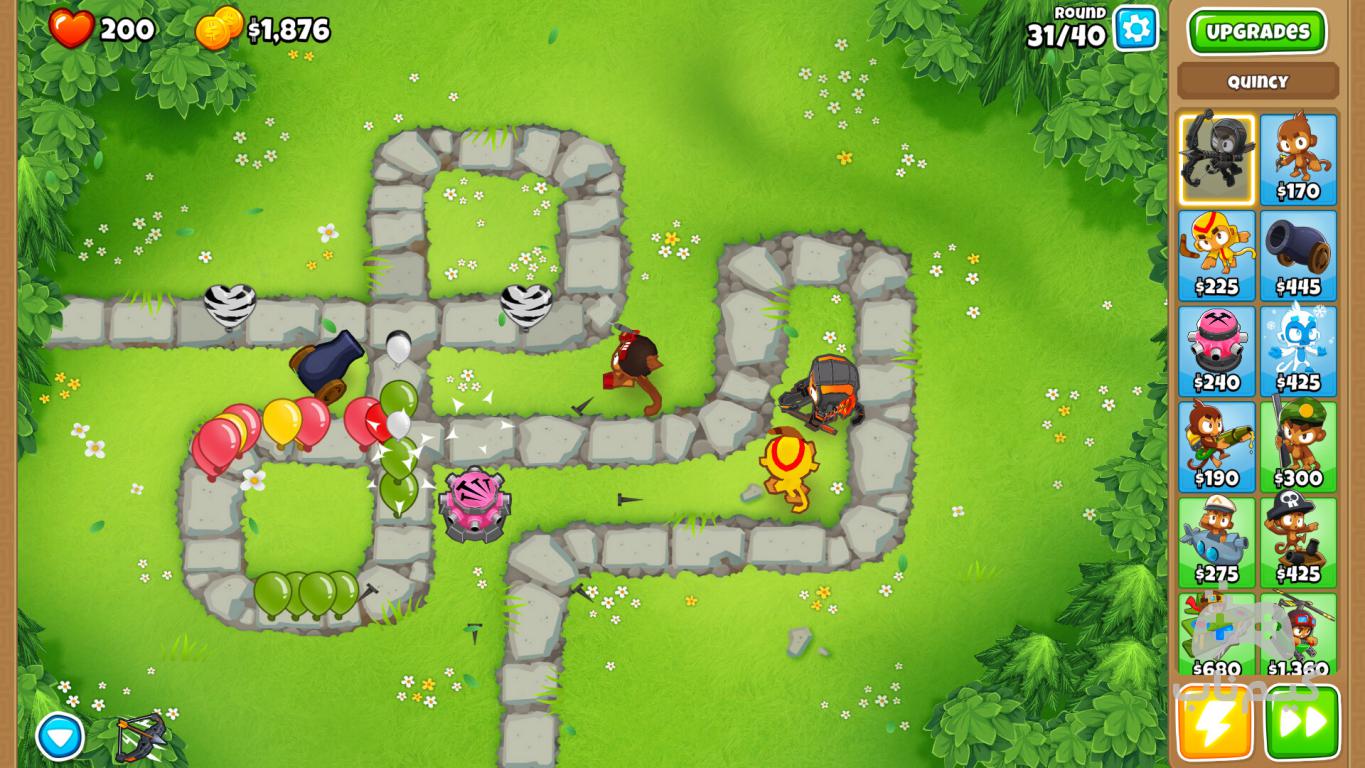Select the Glue Gunner for $190
Viewport: 1365px width, 768px height.
point(1216,447)
